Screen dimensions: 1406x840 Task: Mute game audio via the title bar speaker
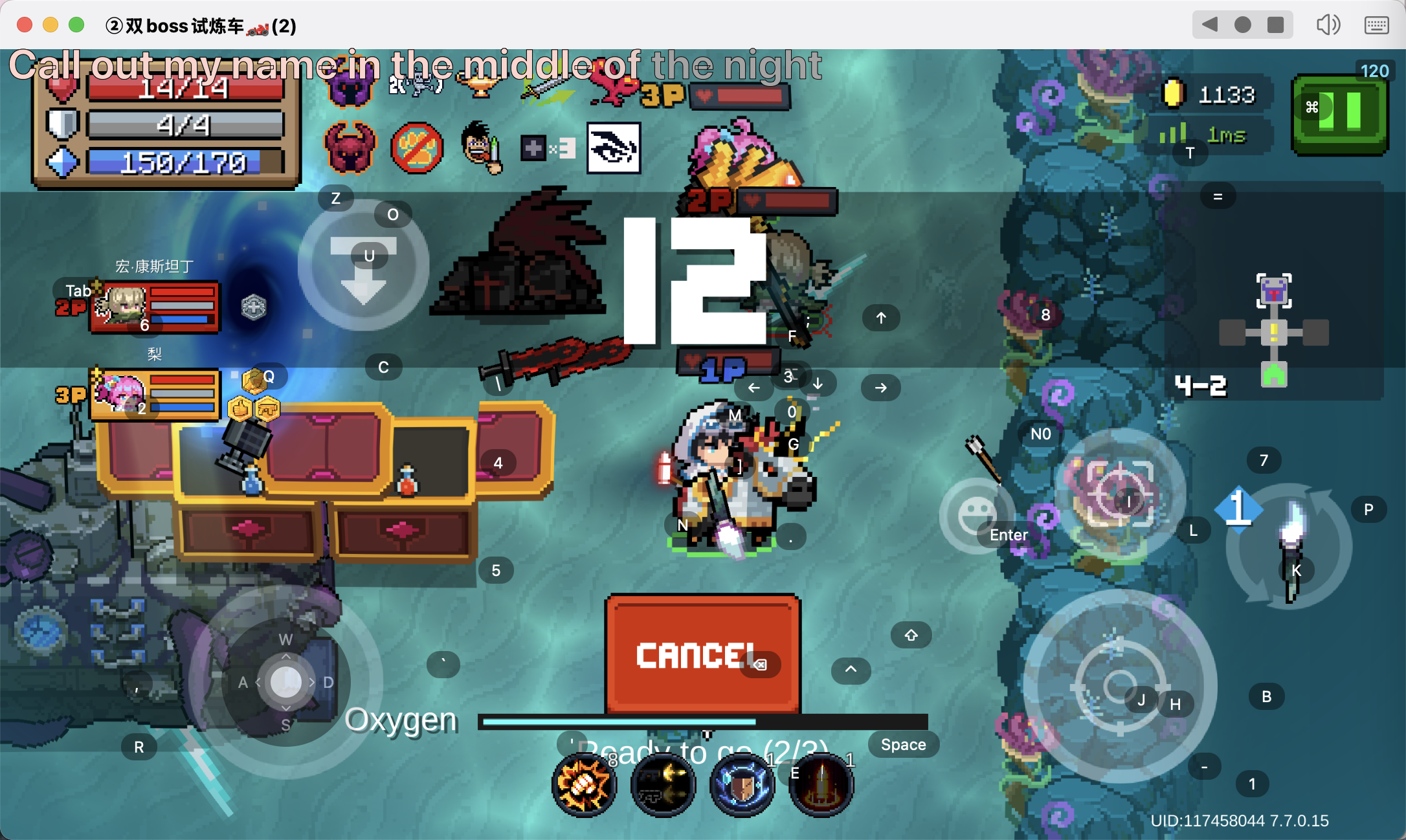pyautogui.click(x=1328, y=25)
